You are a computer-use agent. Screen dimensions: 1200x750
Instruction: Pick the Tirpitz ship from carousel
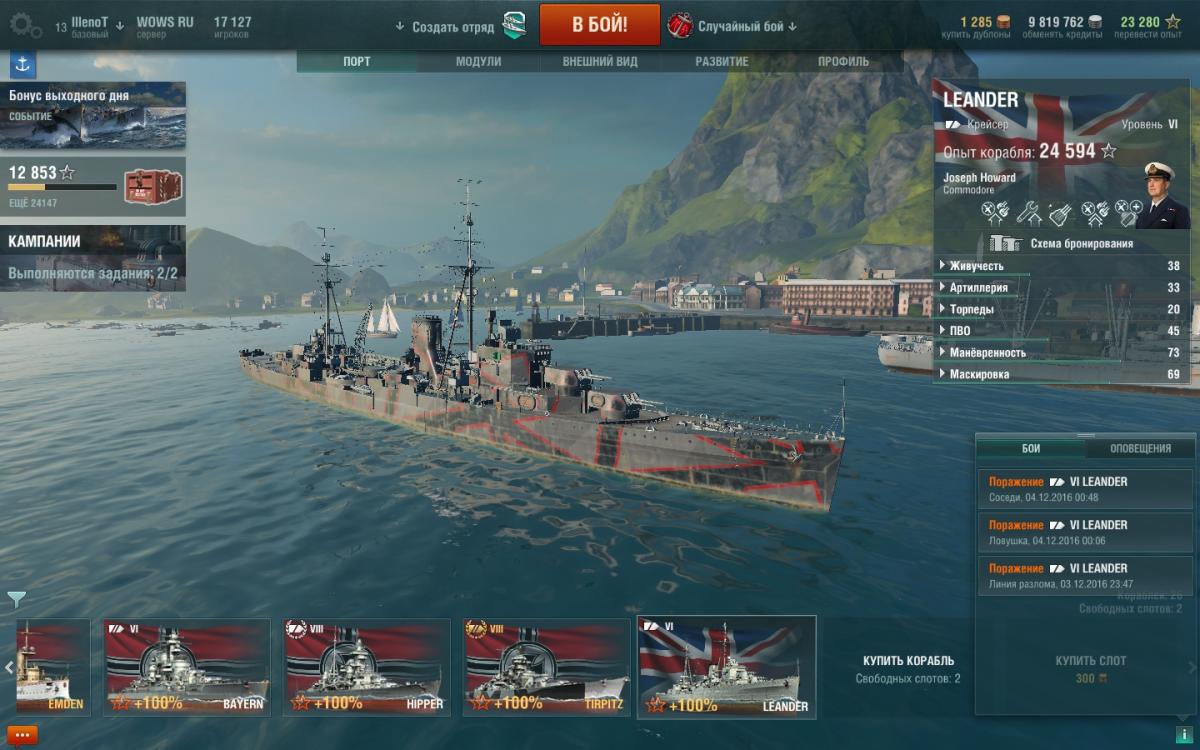point(546,667)
